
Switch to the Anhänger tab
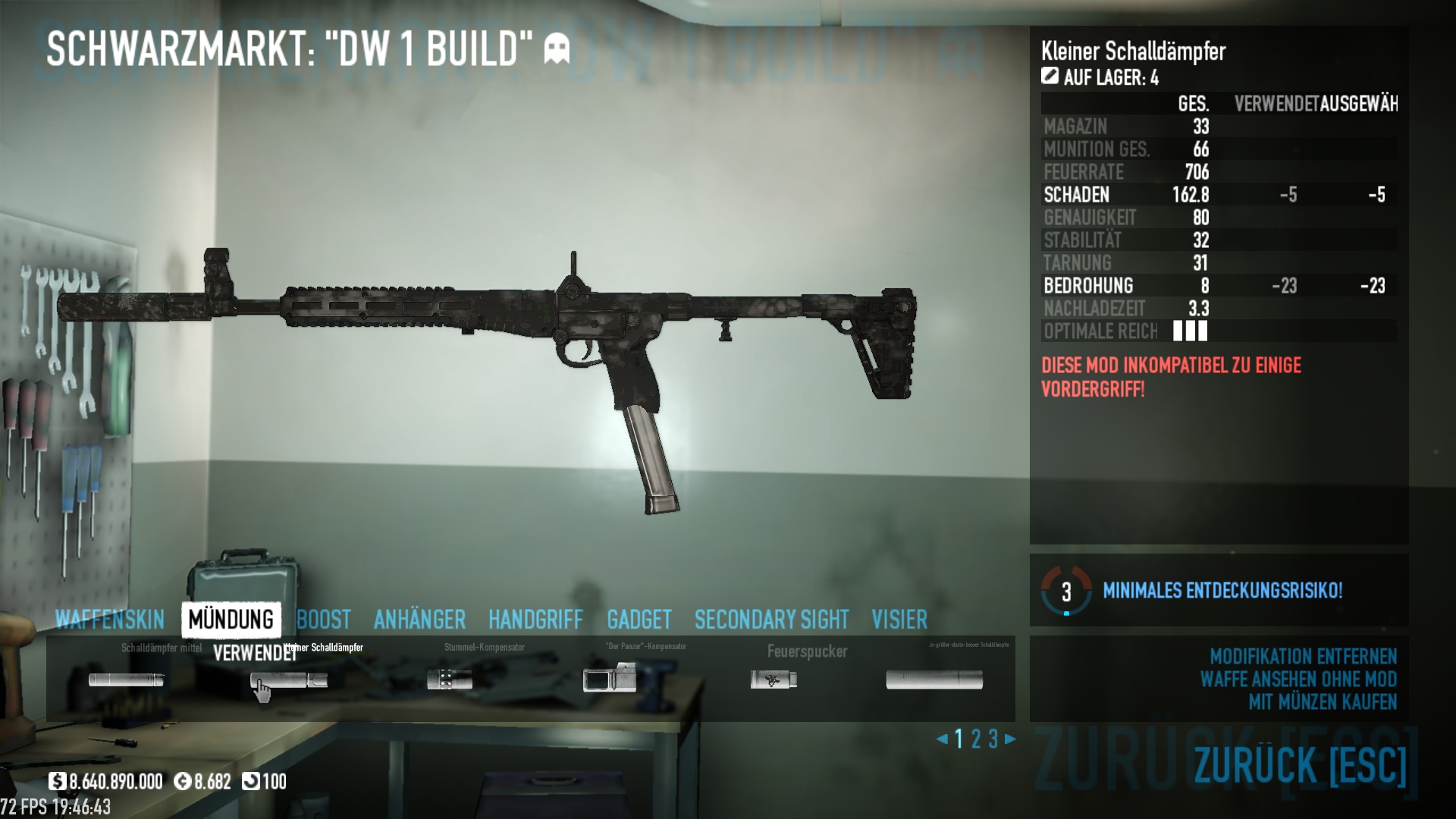pyautogui.click(x=419, y=620)
